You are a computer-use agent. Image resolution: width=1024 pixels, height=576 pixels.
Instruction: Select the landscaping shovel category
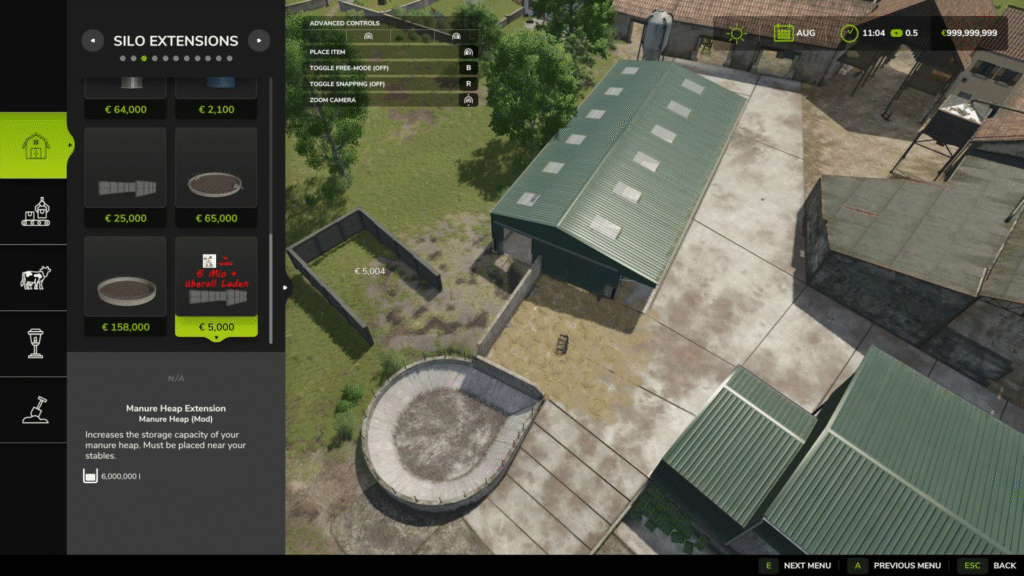(x=34, y=409)
